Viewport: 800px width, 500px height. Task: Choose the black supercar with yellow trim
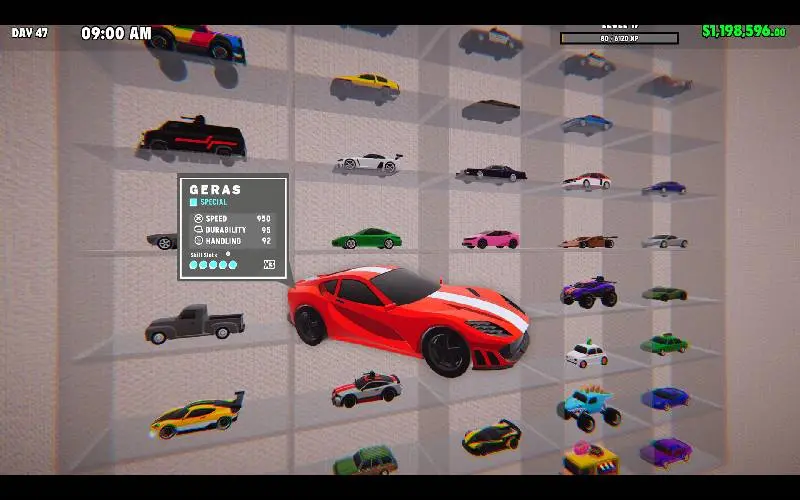point(491,437)
